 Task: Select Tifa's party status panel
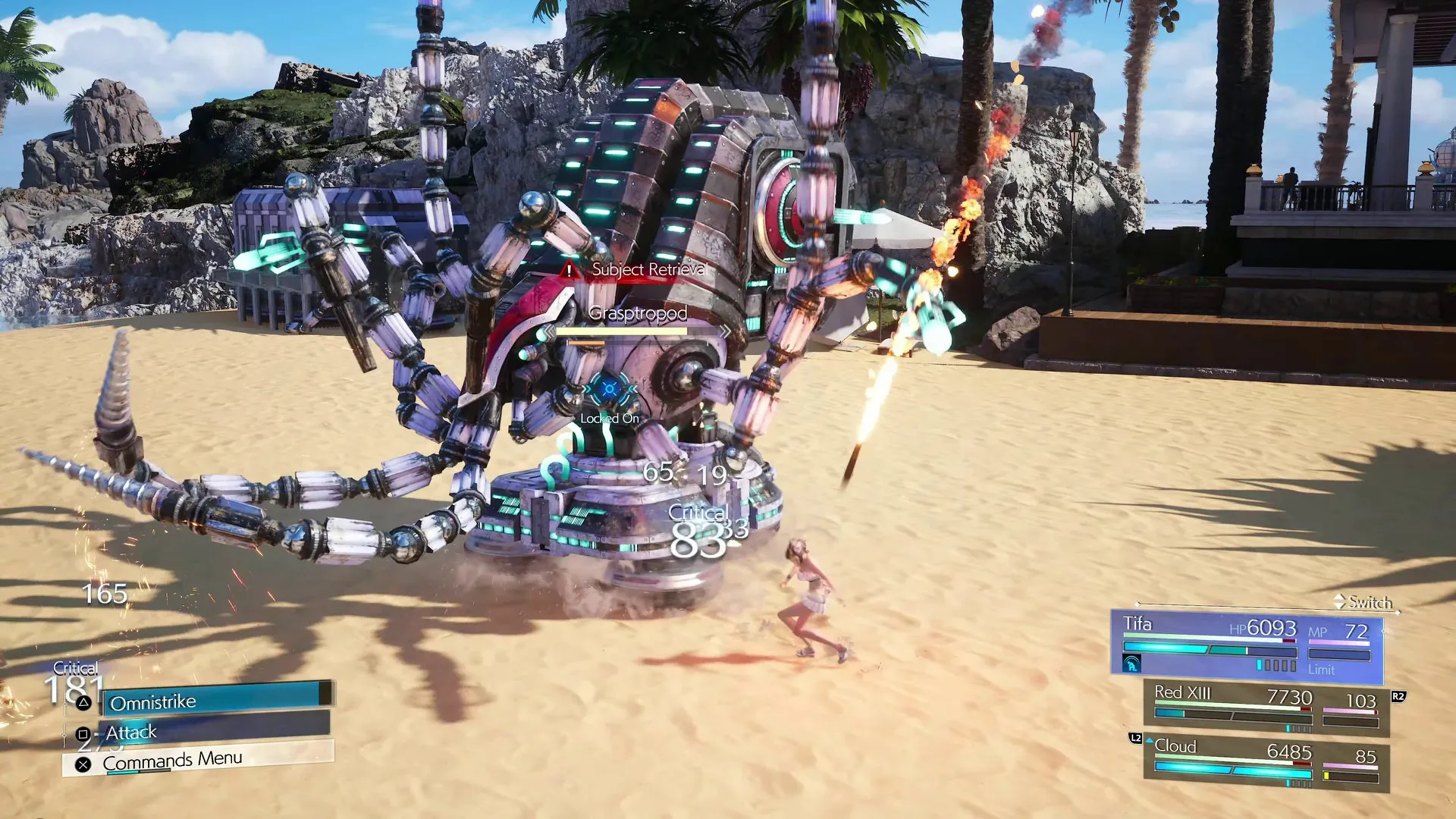[x=1247, y=645]
